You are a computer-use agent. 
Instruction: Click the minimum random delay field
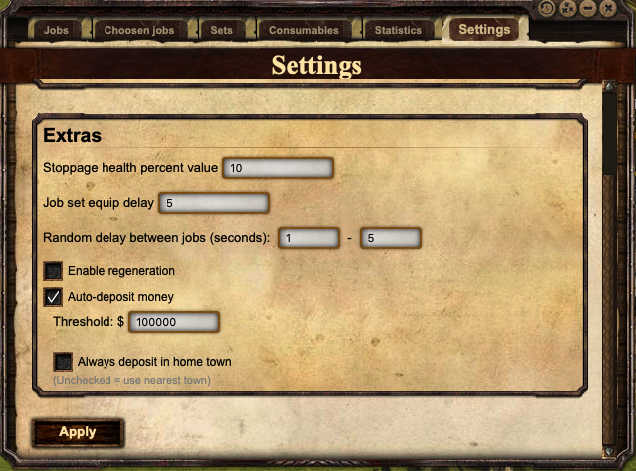[309, 238]
